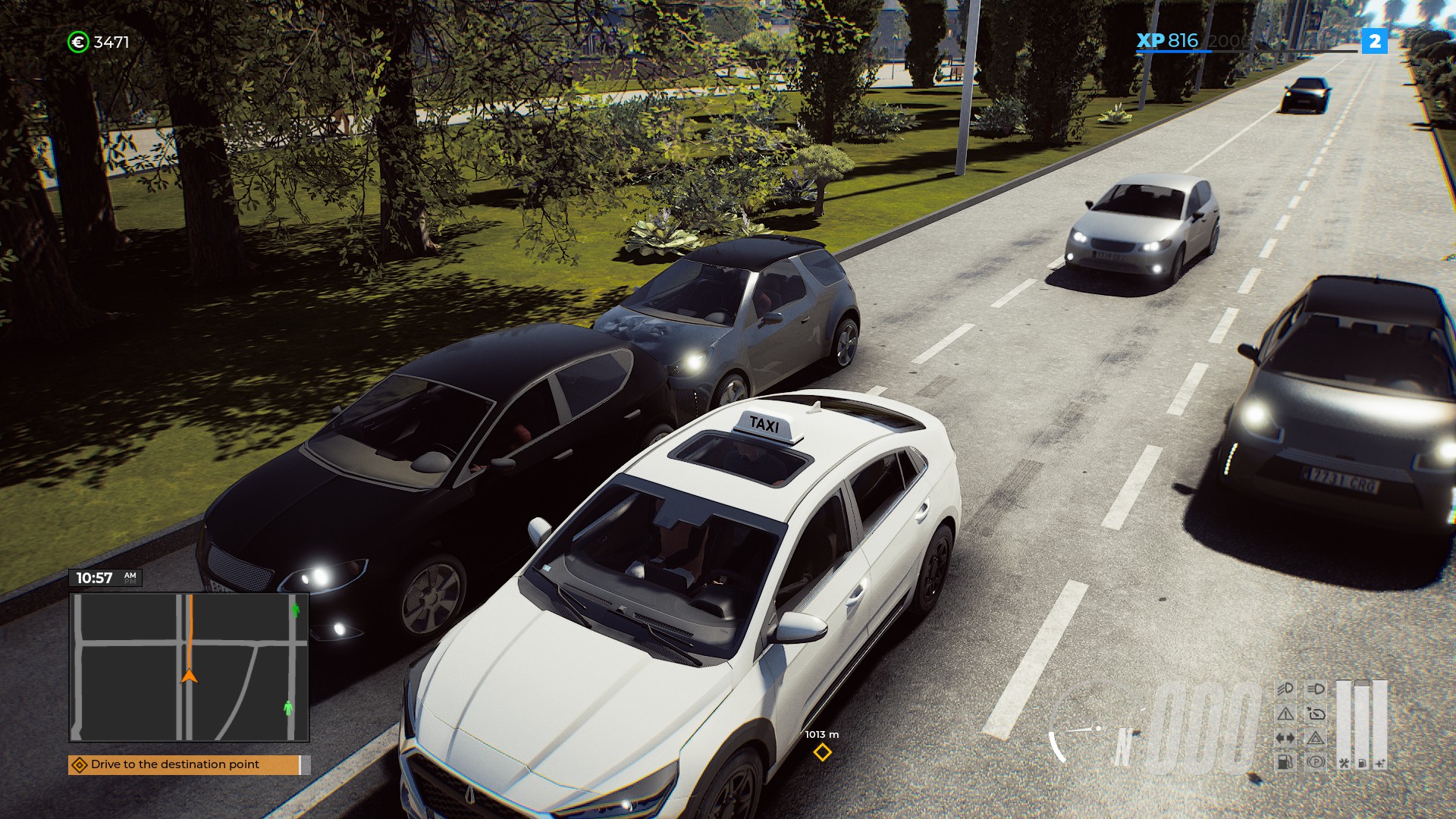Click the warning triangle exclamation indicator
Image resolution: width=1456 pixels, height=819 pixels.
click(x=1285, y=714)
